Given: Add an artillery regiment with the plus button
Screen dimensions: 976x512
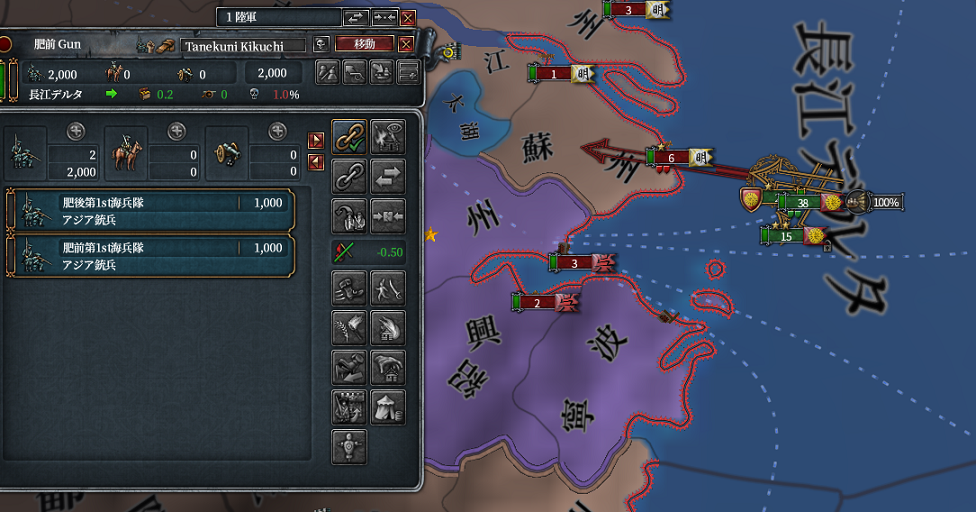Looking at the screenshot, I should point(277,131).
